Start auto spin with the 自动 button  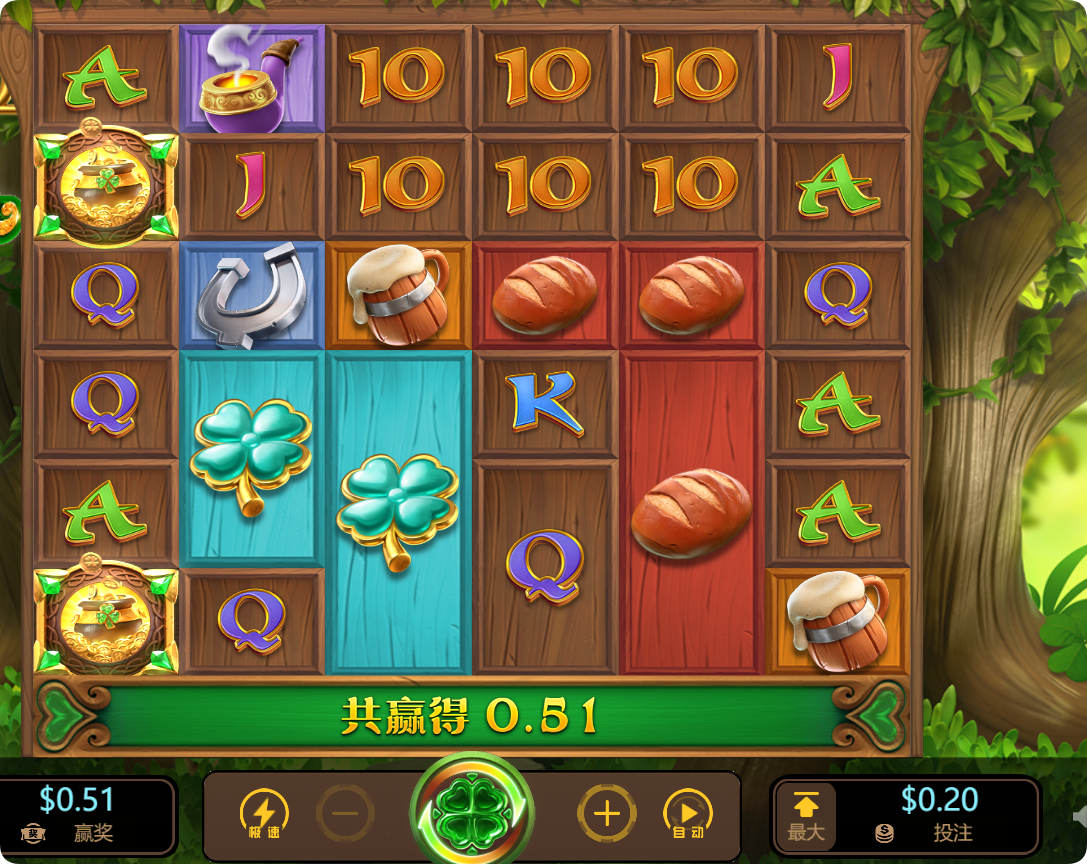point(687,813)
